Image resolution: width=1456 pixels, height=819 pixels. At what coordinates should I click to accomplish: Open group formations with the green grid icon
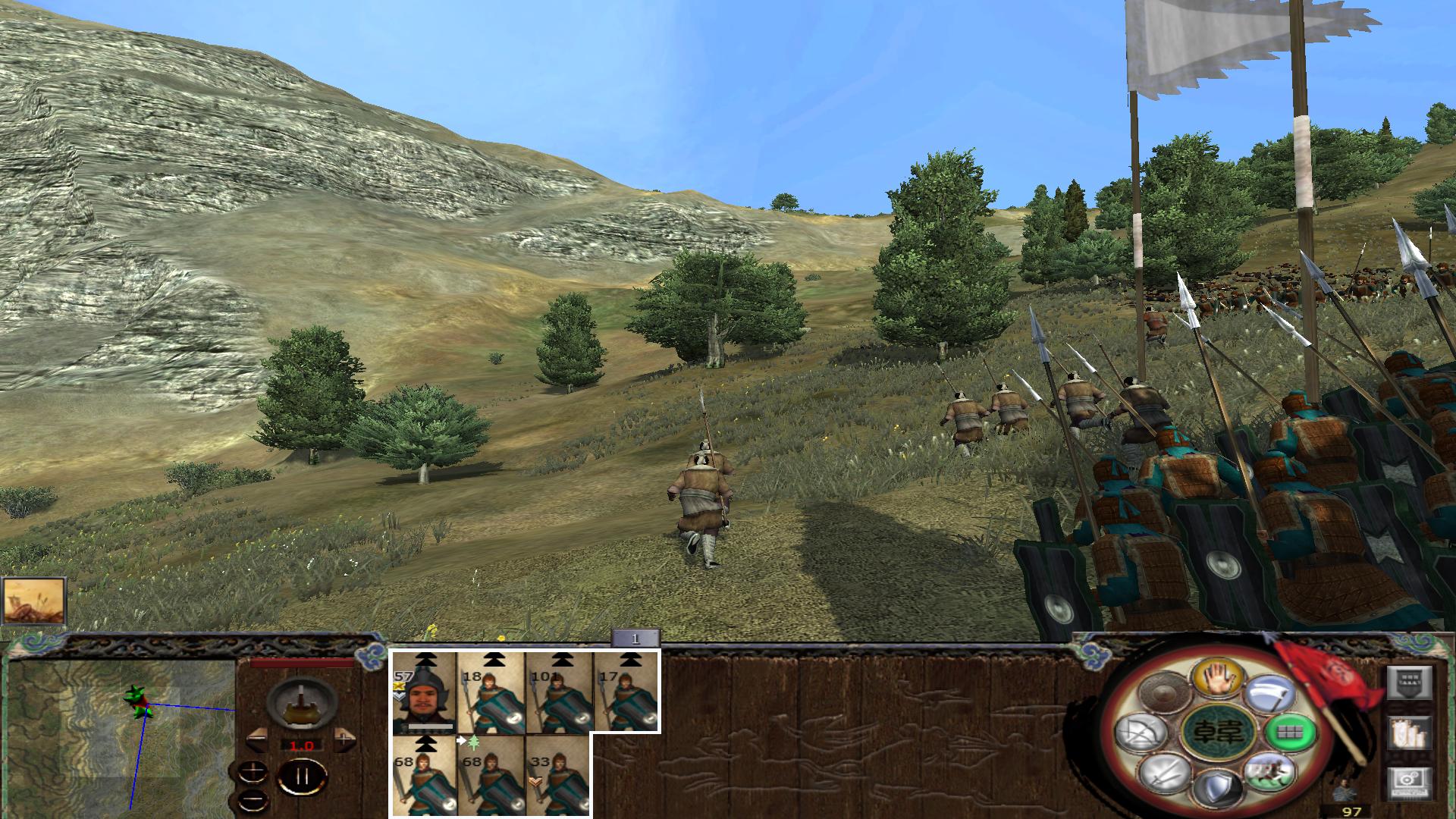pyautogui.click(x=1290, y=734)
